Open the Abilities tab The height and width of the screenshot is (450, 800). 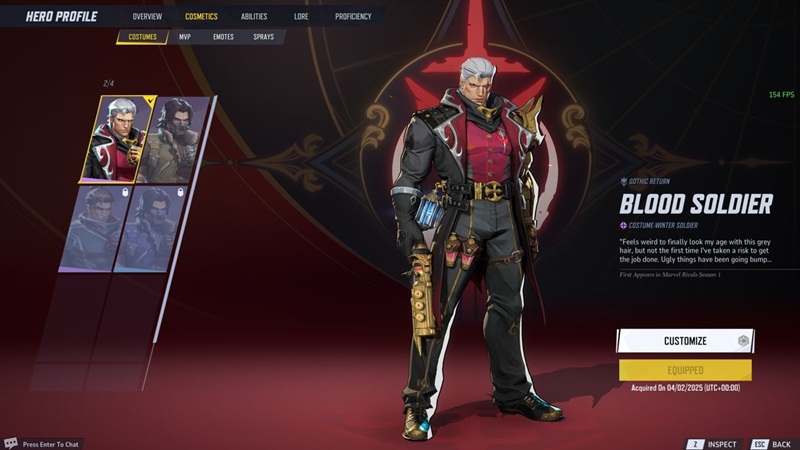click(x=254, y=16)
